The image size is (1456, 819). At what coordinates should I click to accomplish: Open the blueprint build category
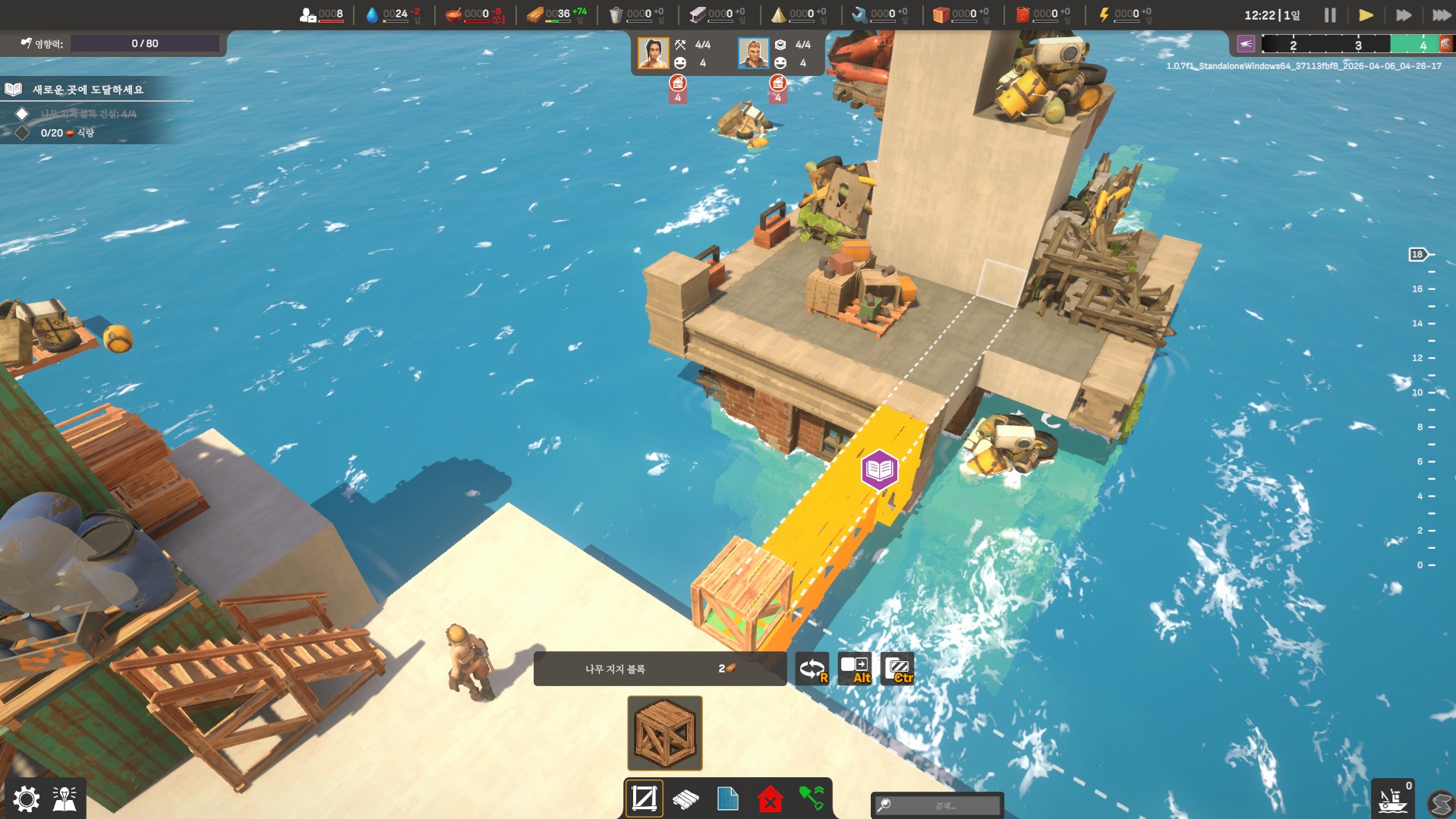tap(727, 799)
